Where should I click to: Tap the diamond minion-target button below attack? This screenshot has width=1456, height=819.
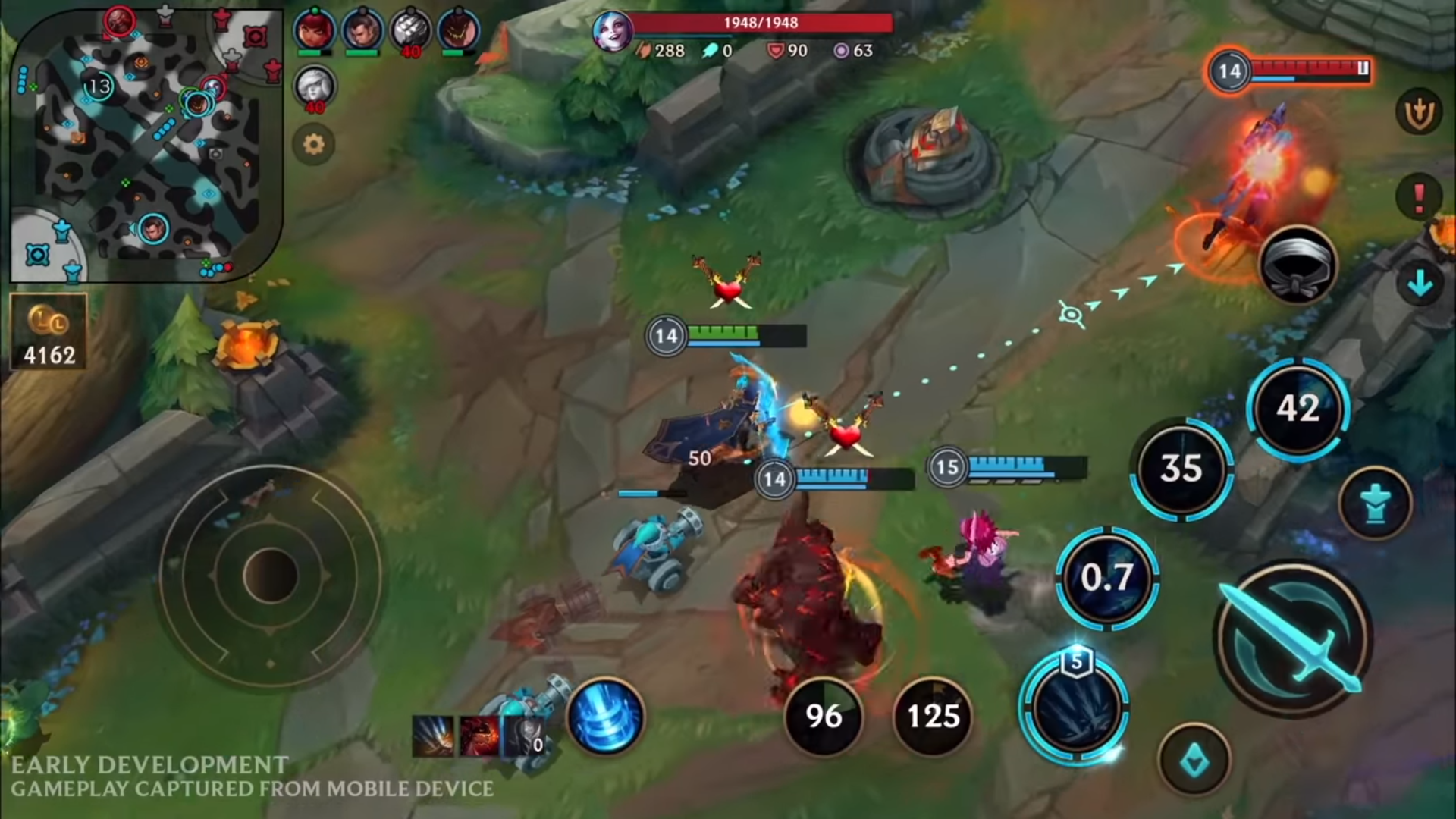[x=1194, y=760]
